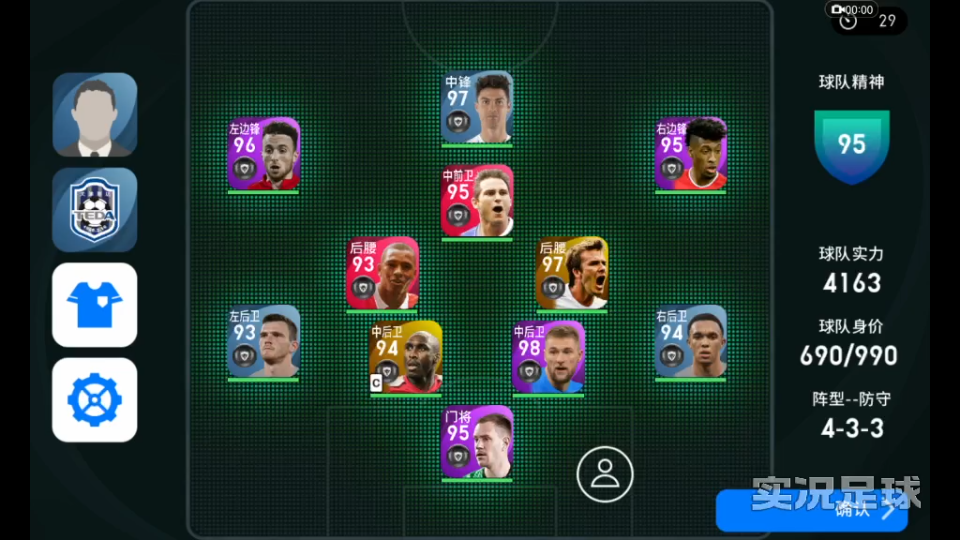Image resolution: width=960 pixels, height=540 pixels.
Task: Select the 97-rated centre forward card
Action: 477,108
